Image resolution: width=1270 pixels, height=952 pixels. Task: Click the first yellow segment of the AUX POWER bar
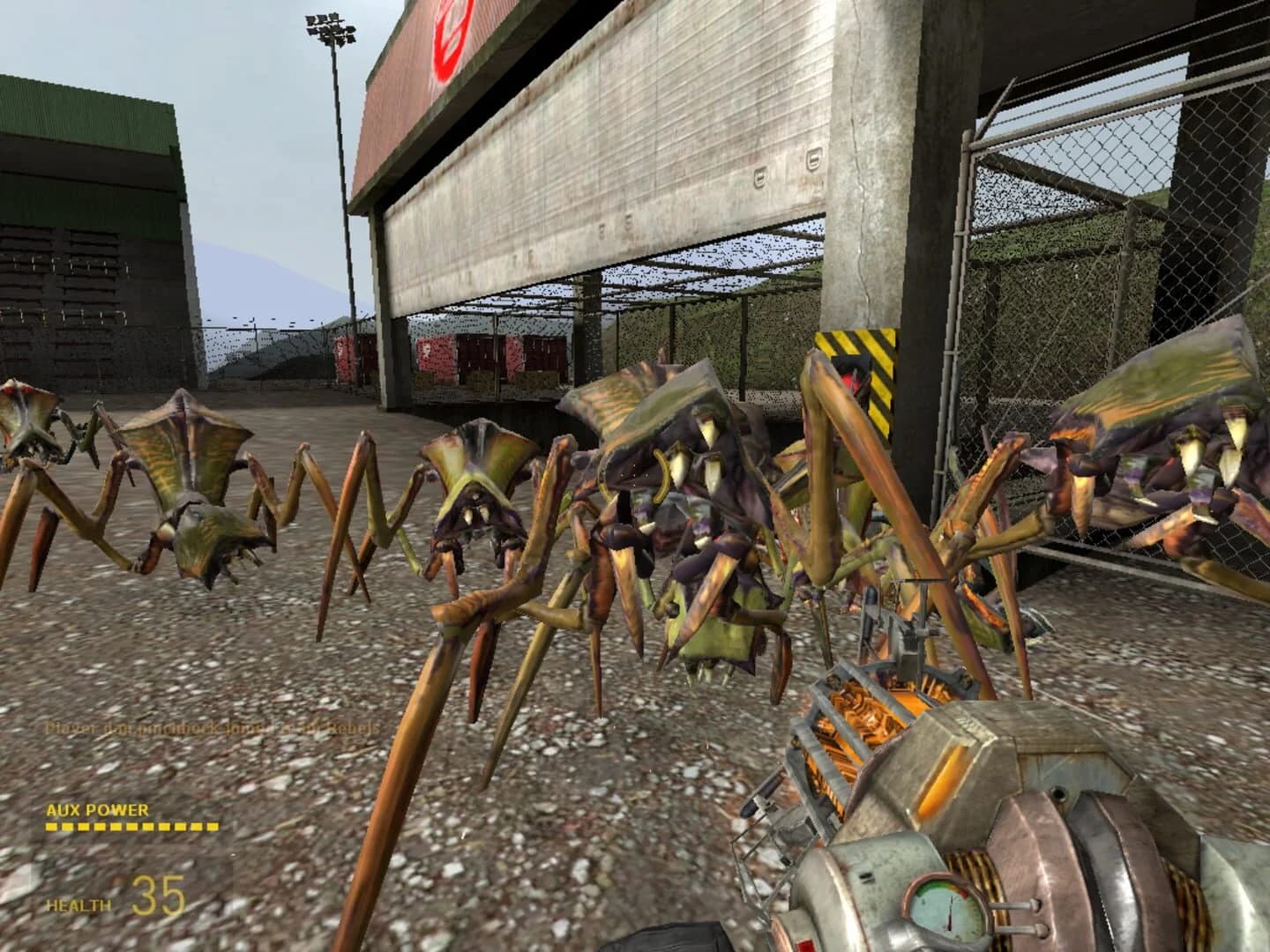point(51,827)
